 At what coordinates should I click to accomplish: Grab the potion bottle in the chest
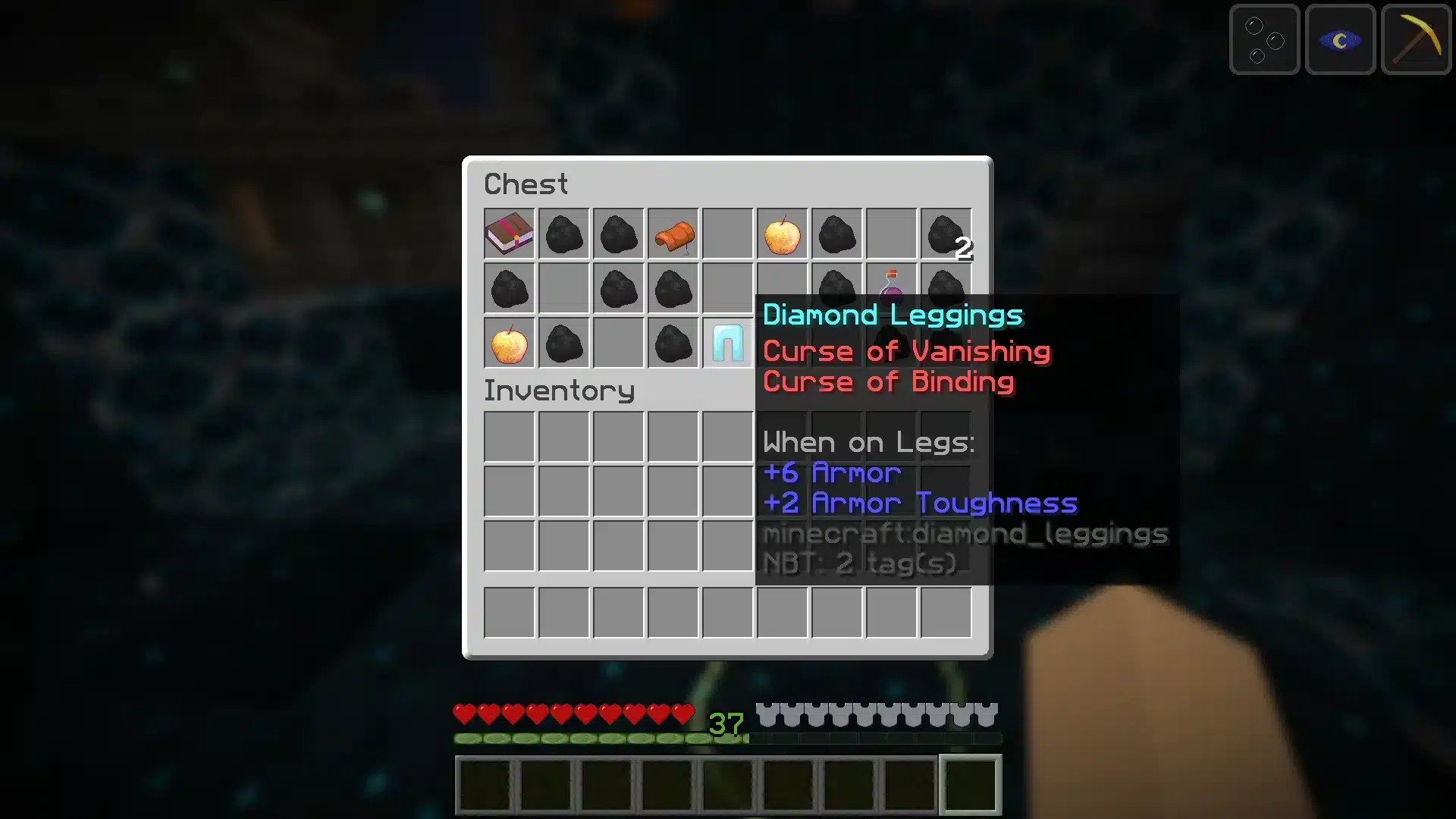(x=891, y=288)
